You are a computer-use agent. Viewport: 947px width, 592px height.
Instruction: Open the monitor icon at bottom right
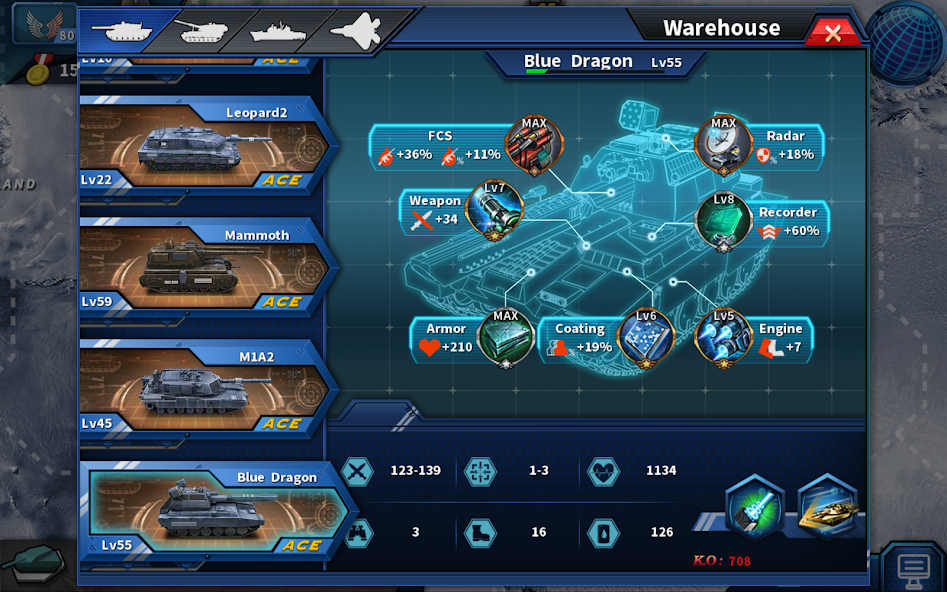point(913,568)
